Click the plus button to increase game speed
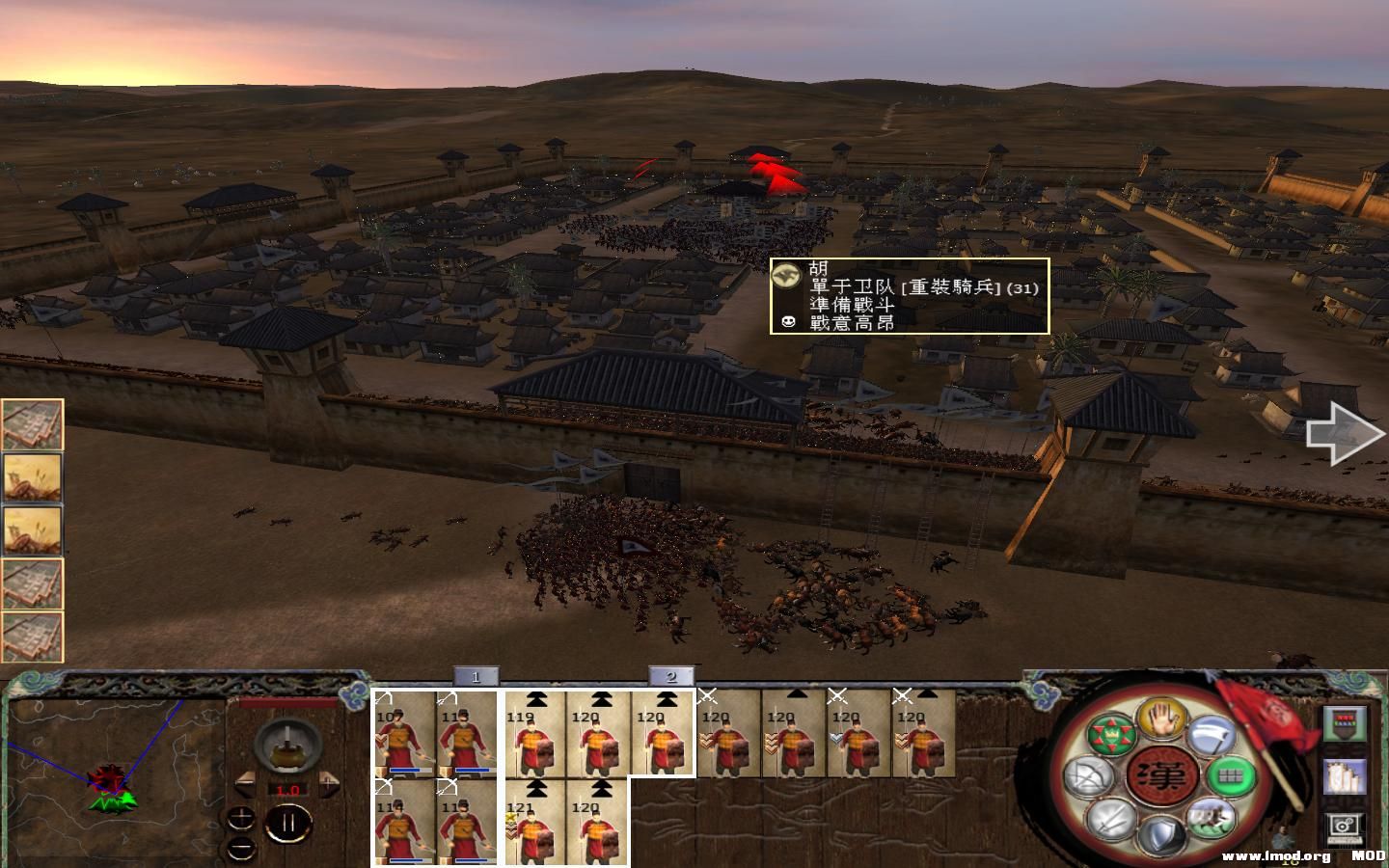Viewport: 1389px width, 868px height. 240,818
